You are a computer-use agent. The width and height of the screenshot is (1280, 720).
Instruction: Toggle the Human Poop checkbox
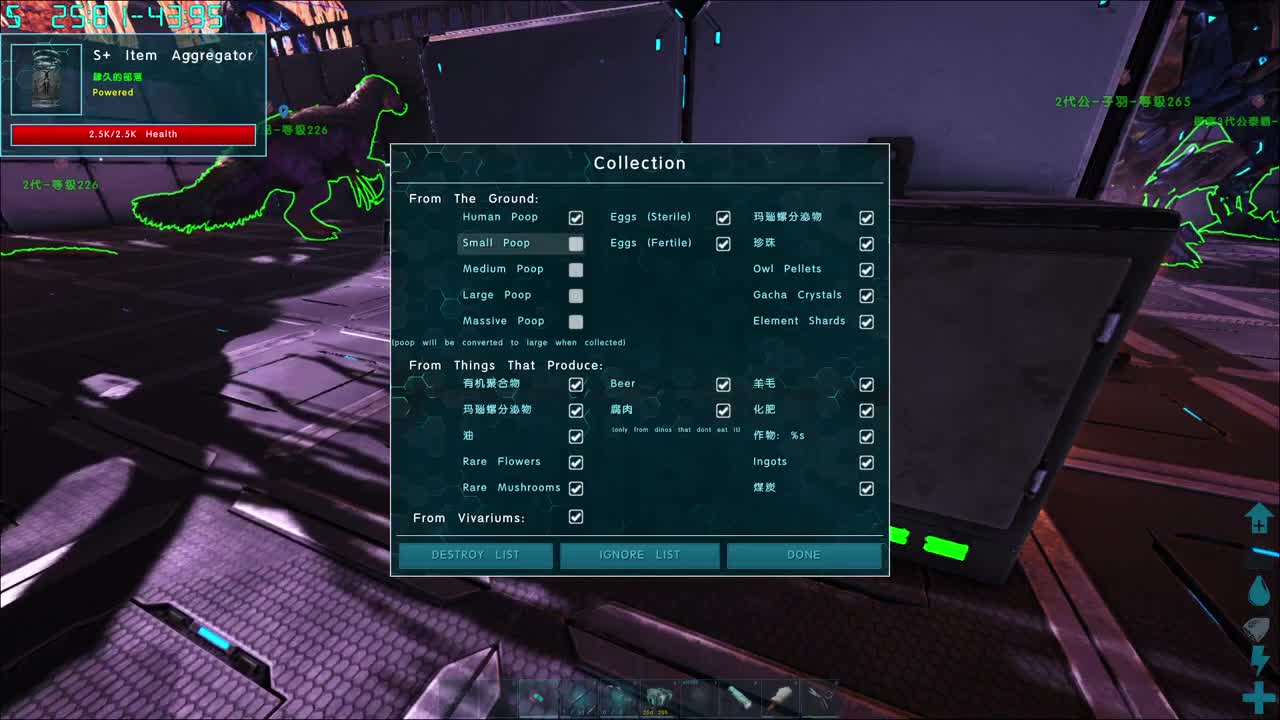(576, 218)
